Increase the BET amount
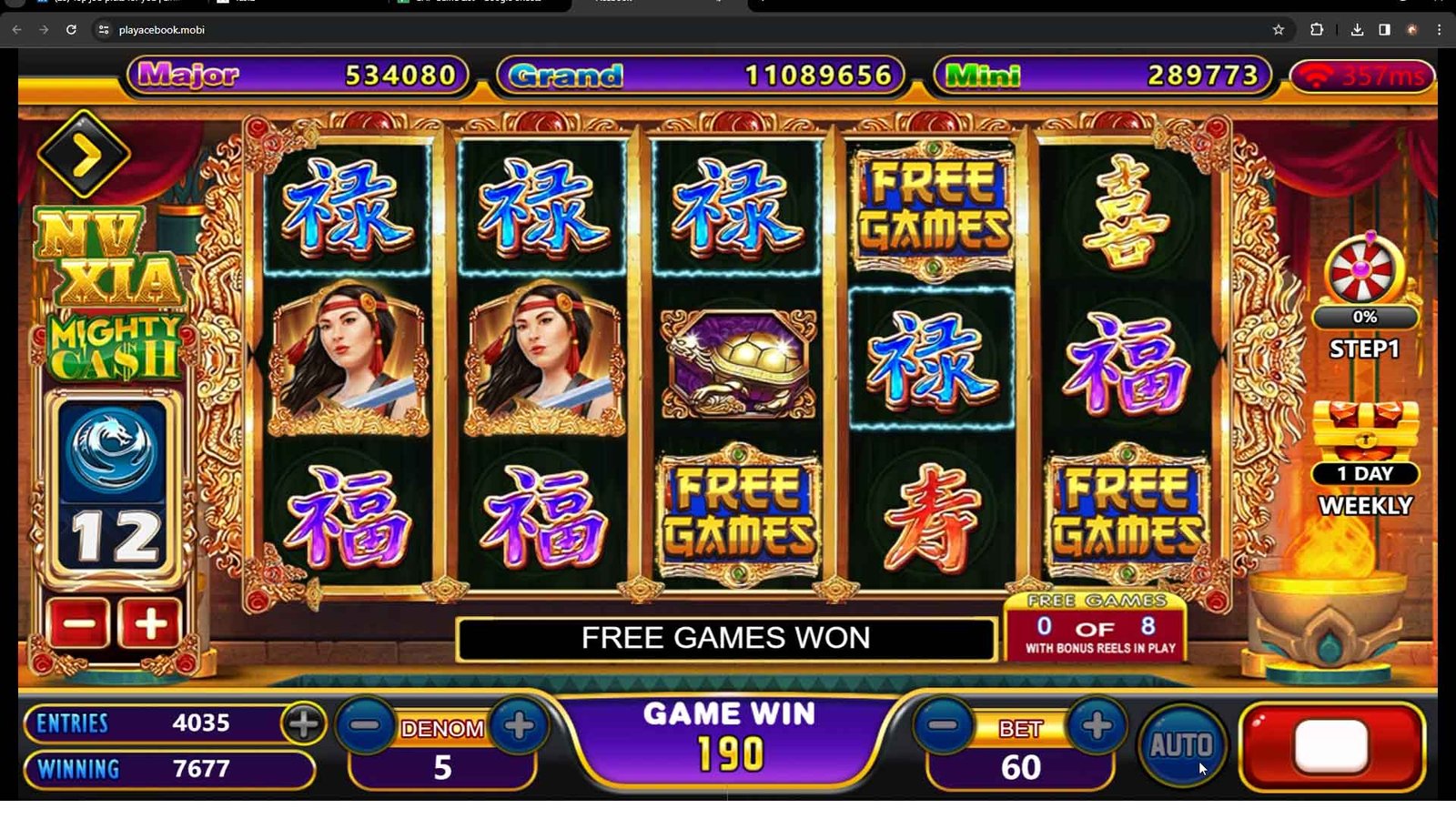Screen dimensions: 1456x819 (x=1097, y=725)
